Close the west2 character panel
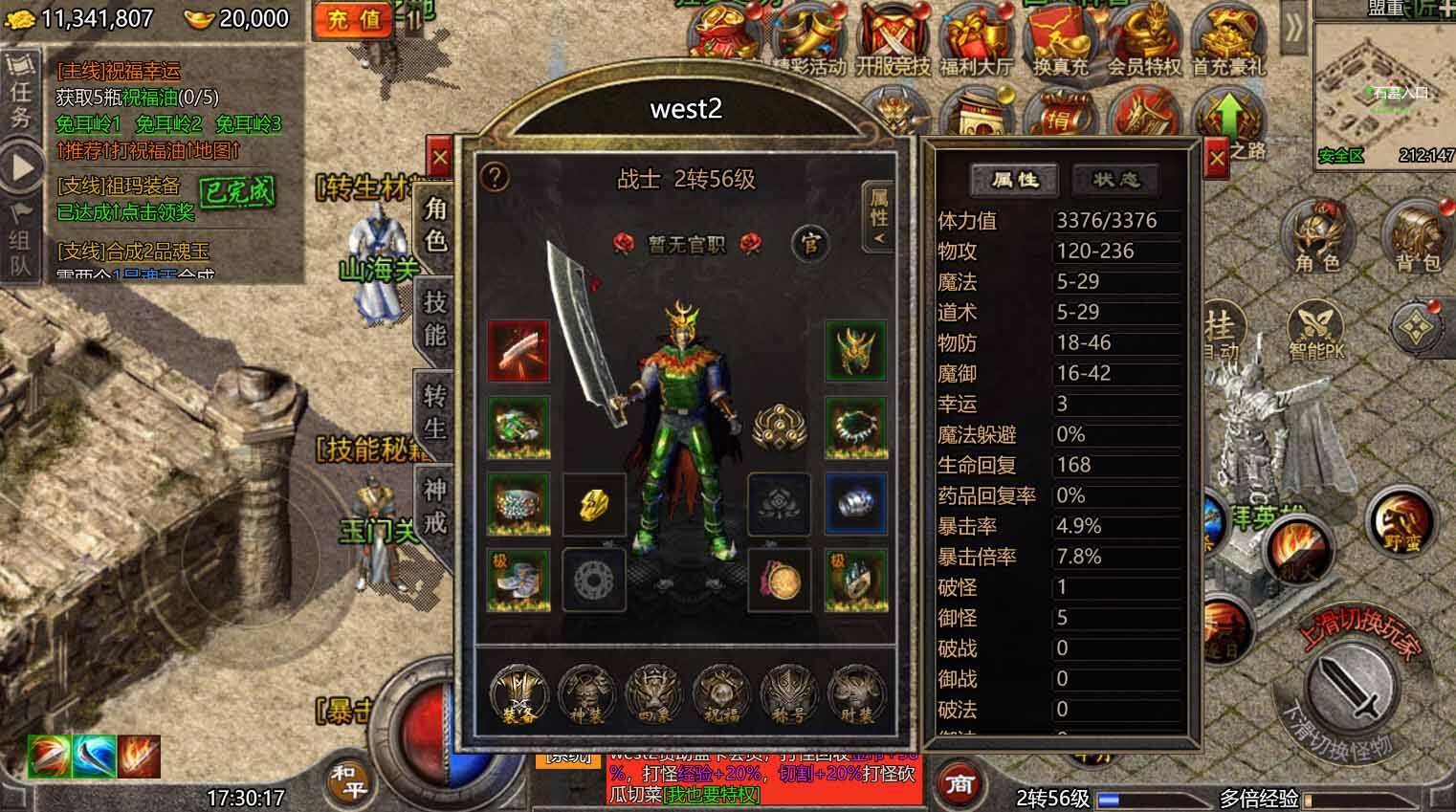1456x812 pixels. [x=439, y=158]
